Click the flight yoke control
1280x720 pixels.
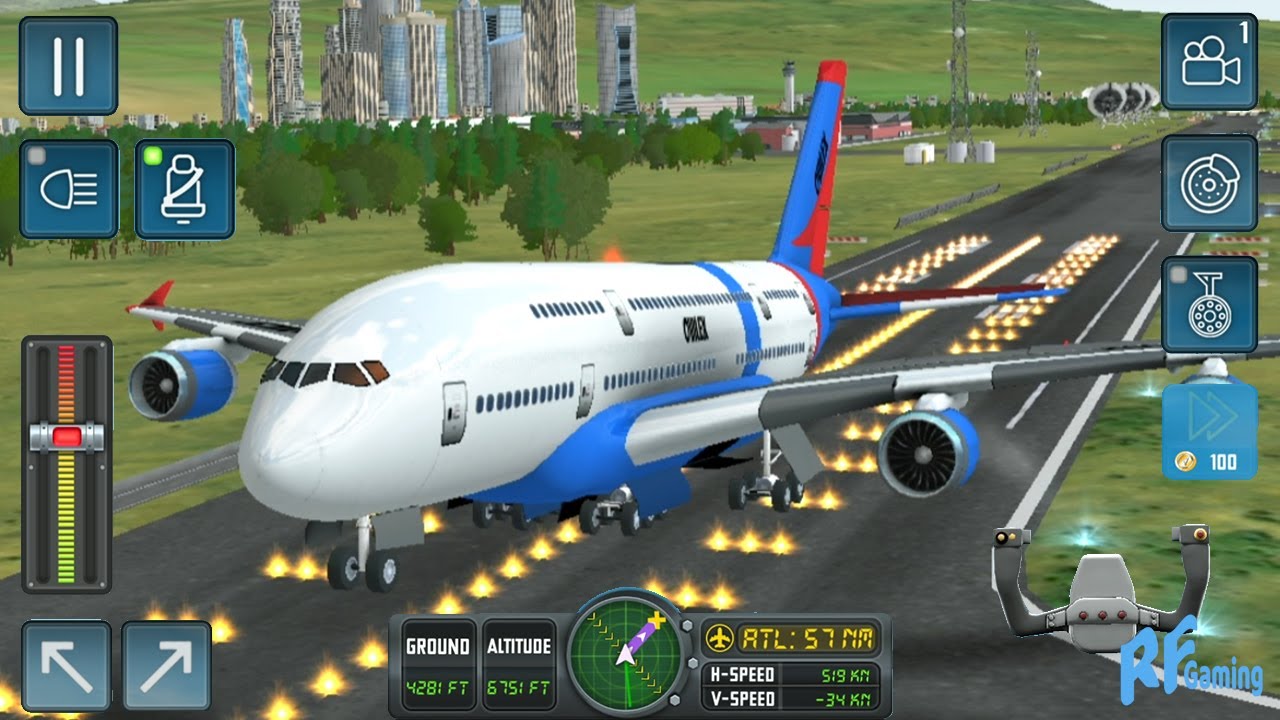1100,588
